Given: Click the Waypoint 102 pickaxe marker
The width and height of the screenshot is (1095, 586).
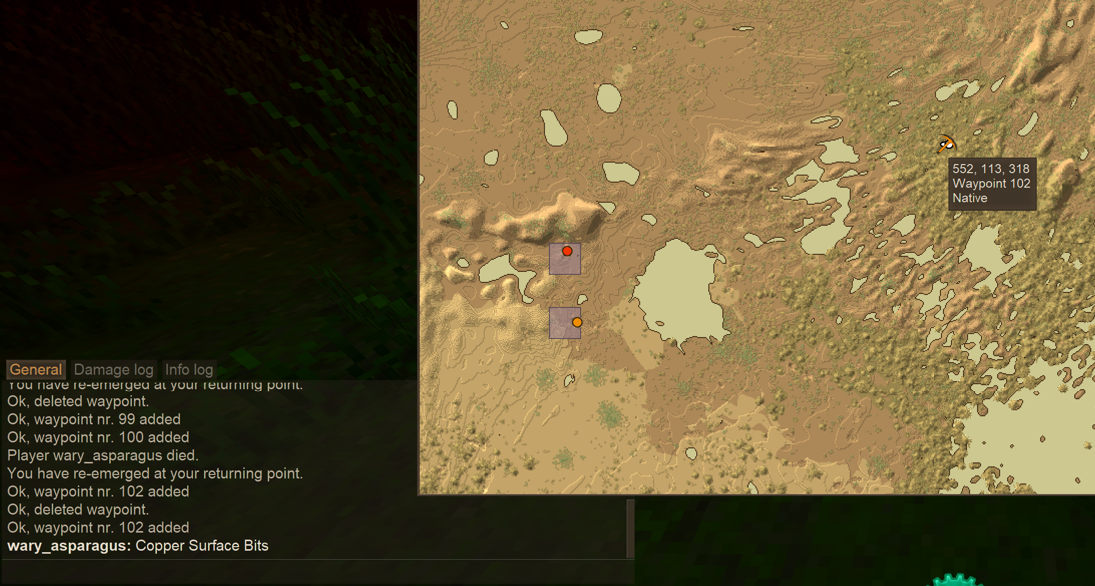Looking at the screenshot, I should pyautogui.click(x=946, y=145).
